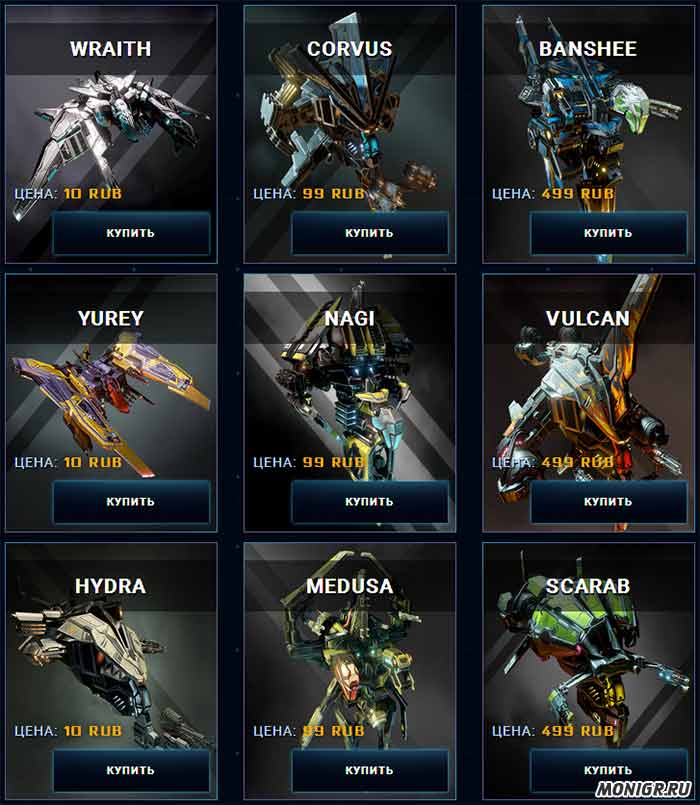Buy the Hydra ship
The image size is (700, 805).
(x=131, y=771)
